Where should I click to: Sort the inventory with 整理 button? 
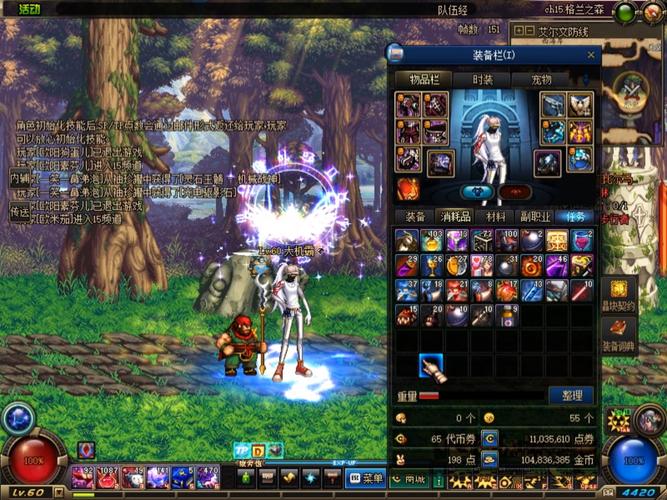click(x=572, y=395)
